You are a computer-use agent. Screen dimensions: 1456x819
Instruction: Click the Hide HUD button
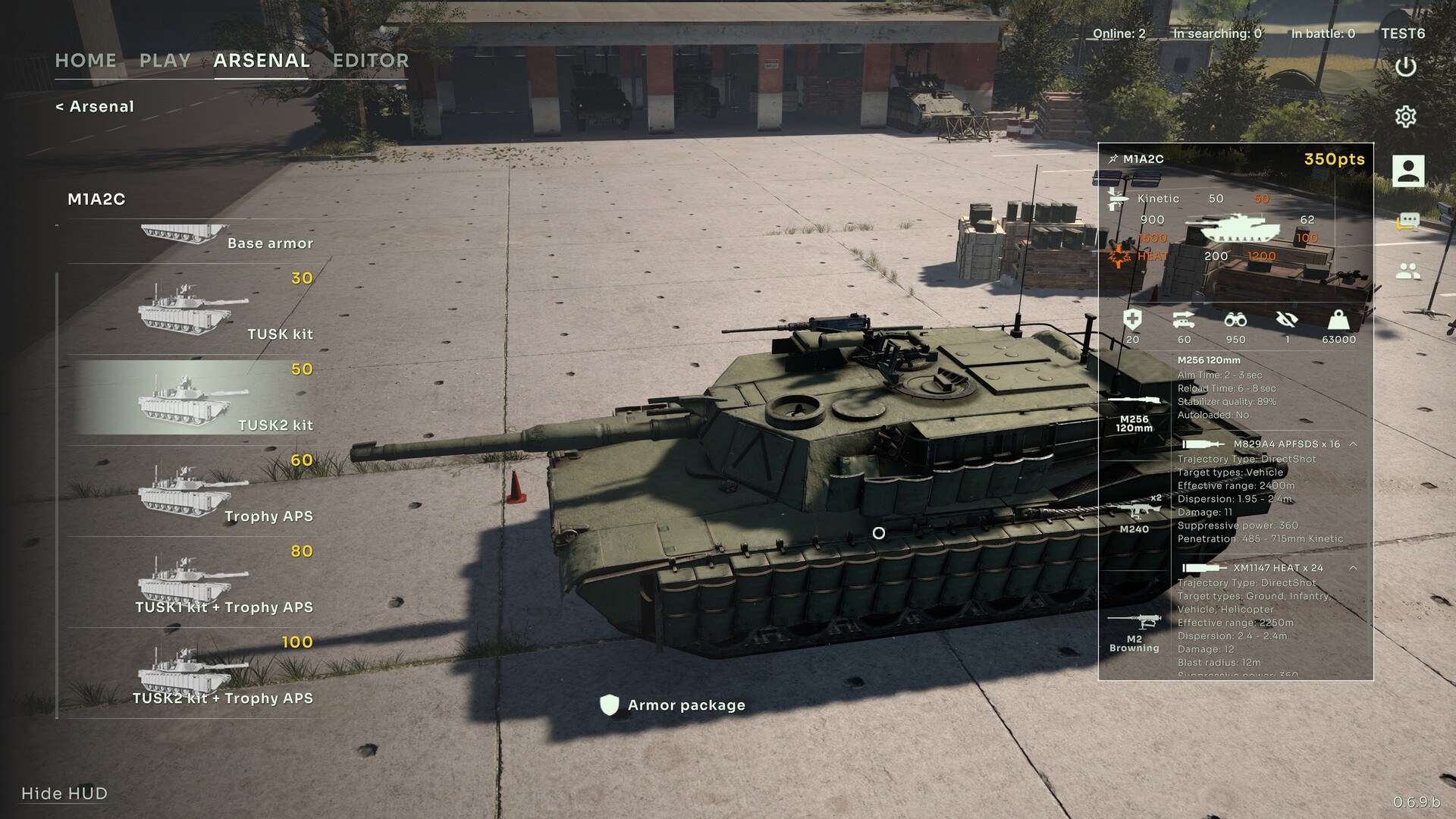(x=64, y=793)
